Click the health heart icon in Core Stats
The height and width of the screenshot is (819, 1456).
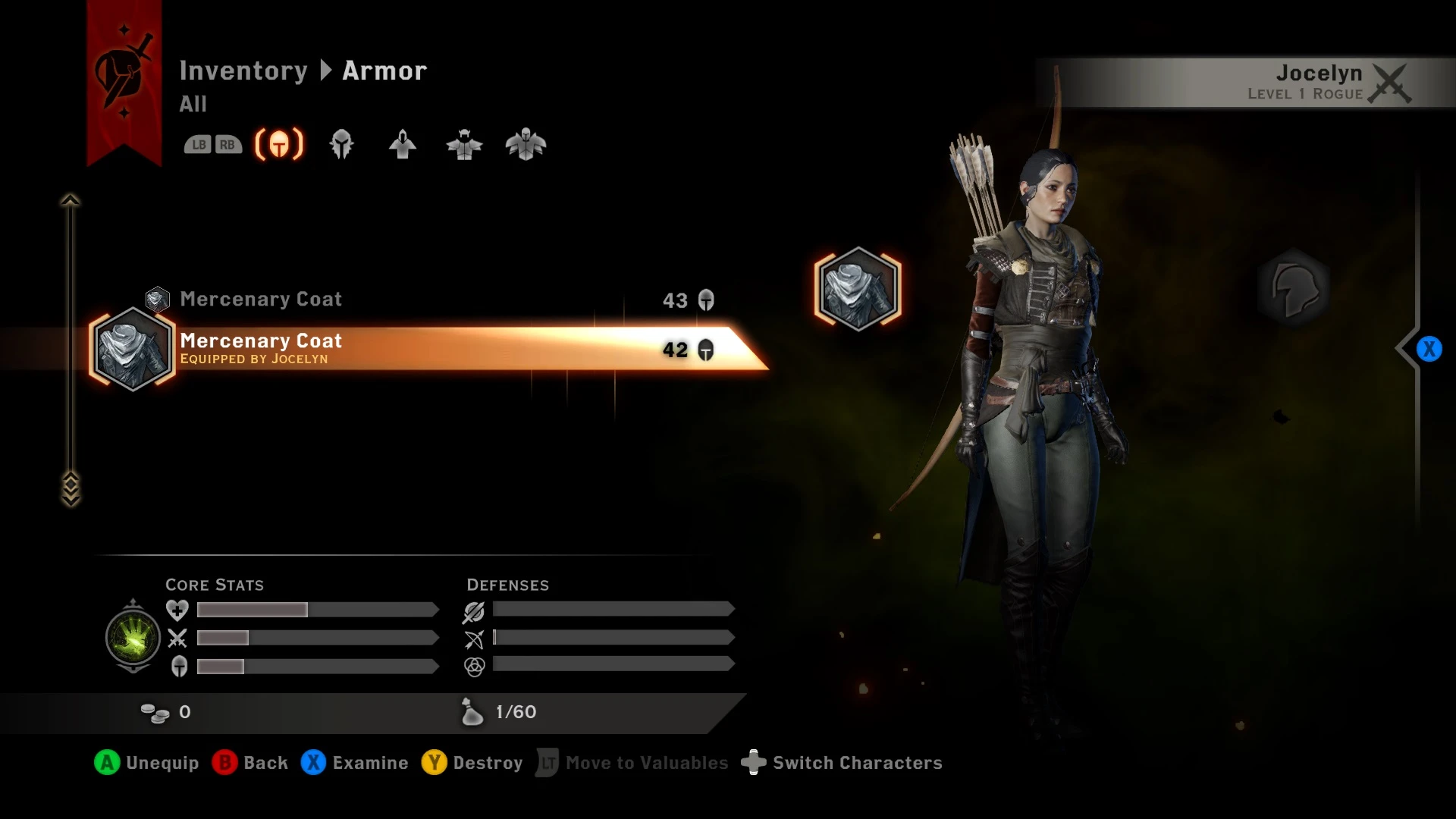(177, 610)
